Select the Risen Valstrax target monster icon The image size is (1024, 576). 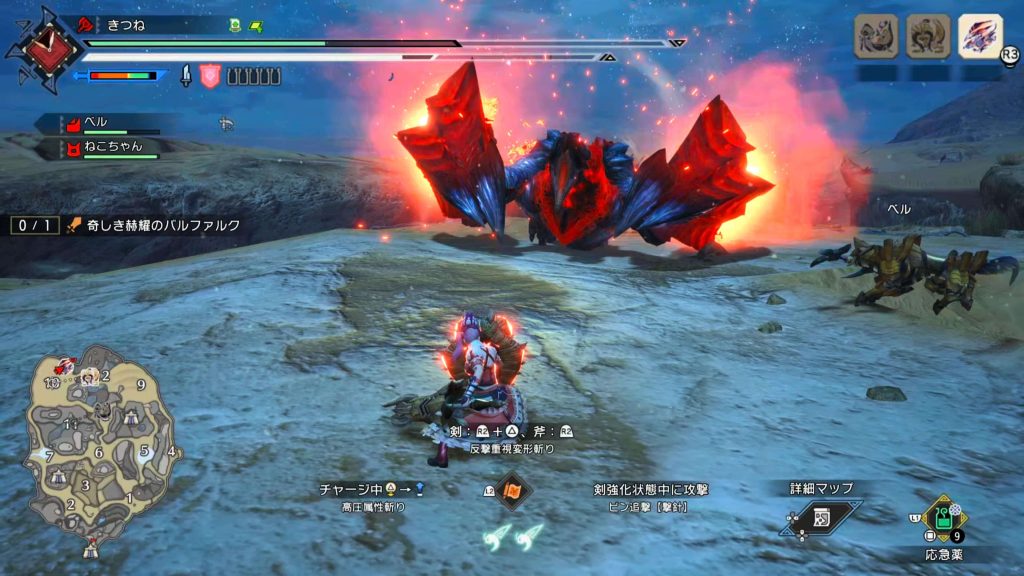pos(980,37)
